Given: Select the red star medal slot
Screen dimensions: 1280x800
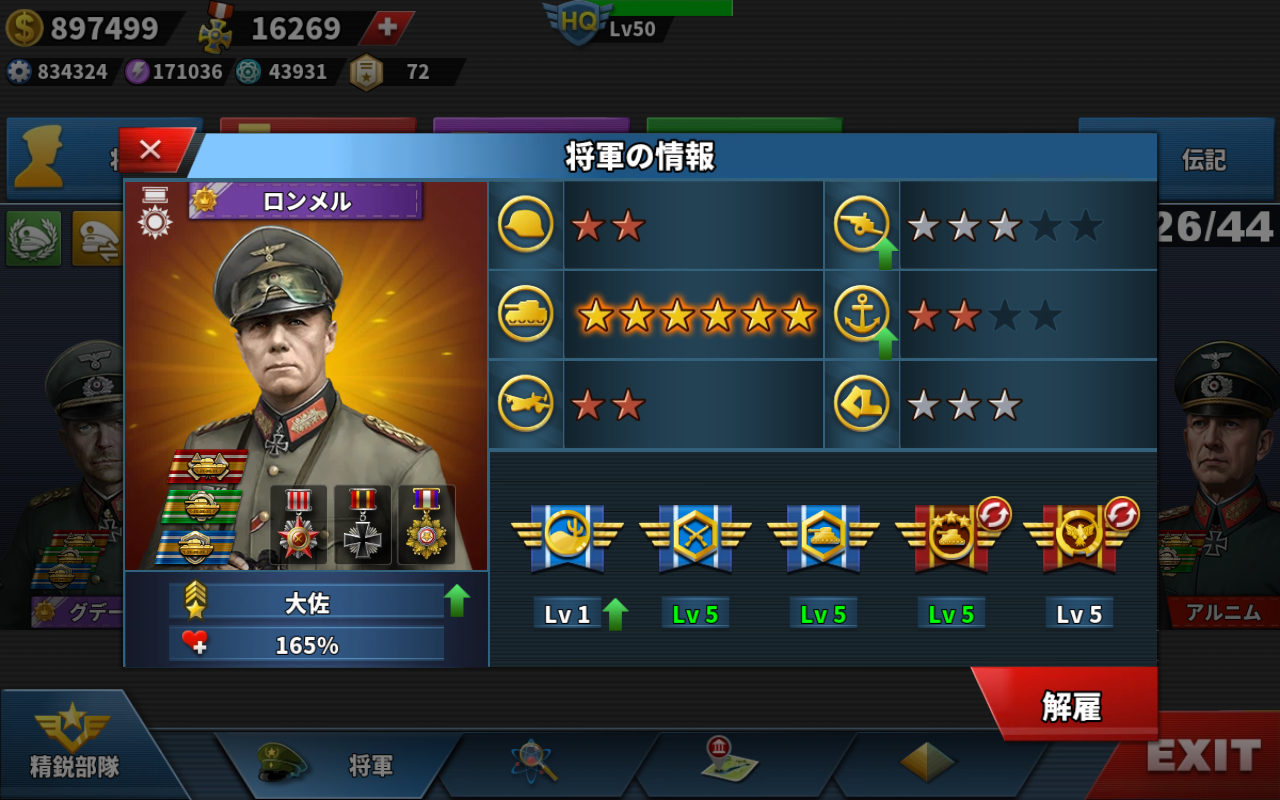Looking at the screenshot, I should click(299, 524).
